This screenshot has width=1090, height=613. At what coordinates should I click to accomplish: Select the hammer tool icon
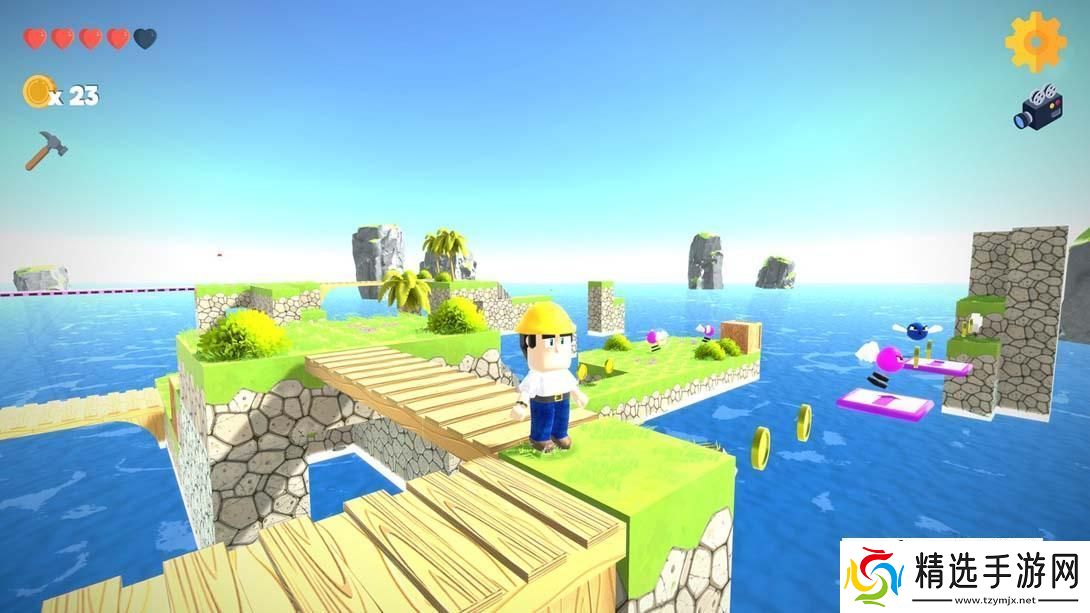(45, 150)
